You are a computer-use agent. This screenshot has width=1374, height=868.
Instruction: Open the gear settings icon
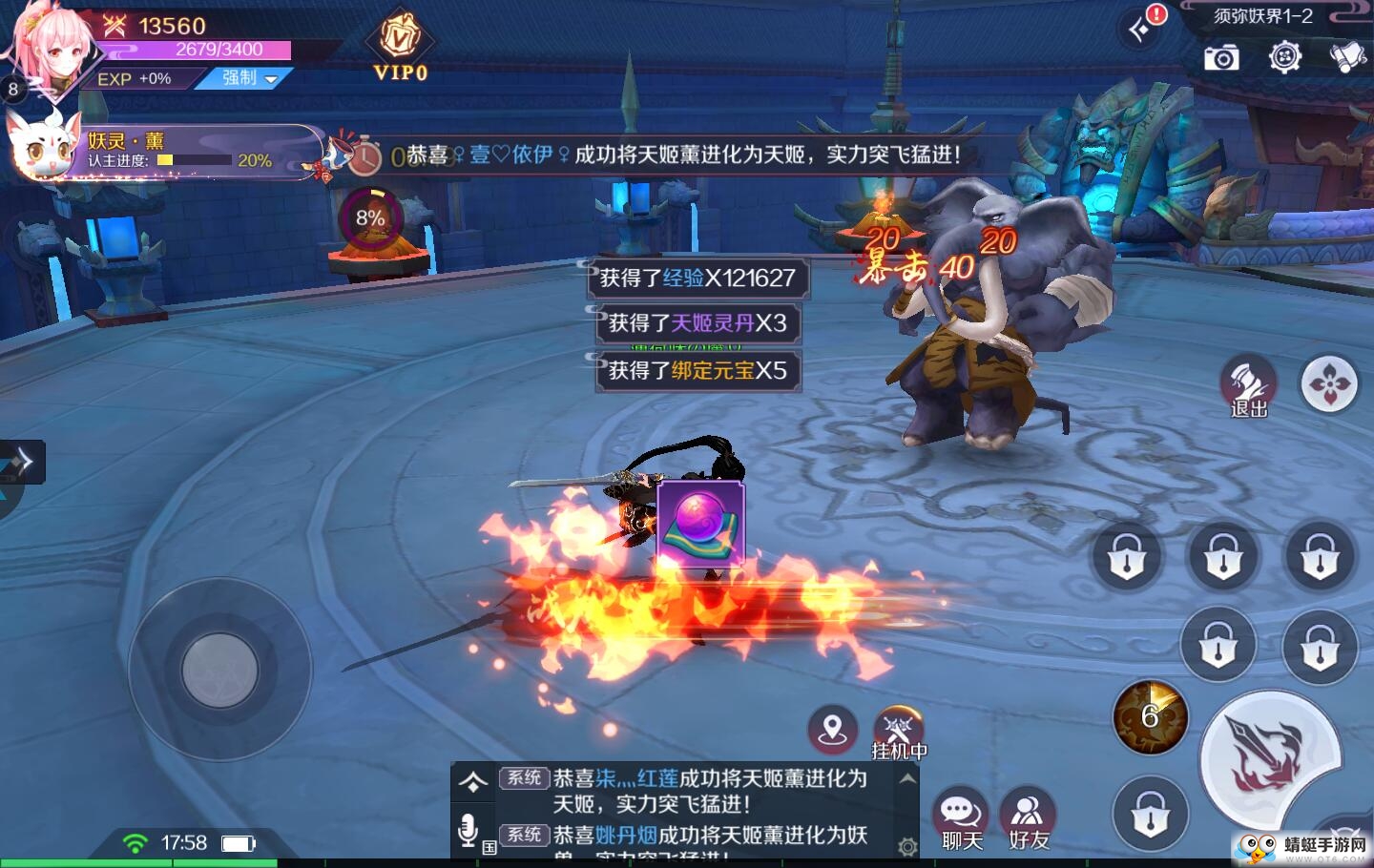click(1285, 57)
